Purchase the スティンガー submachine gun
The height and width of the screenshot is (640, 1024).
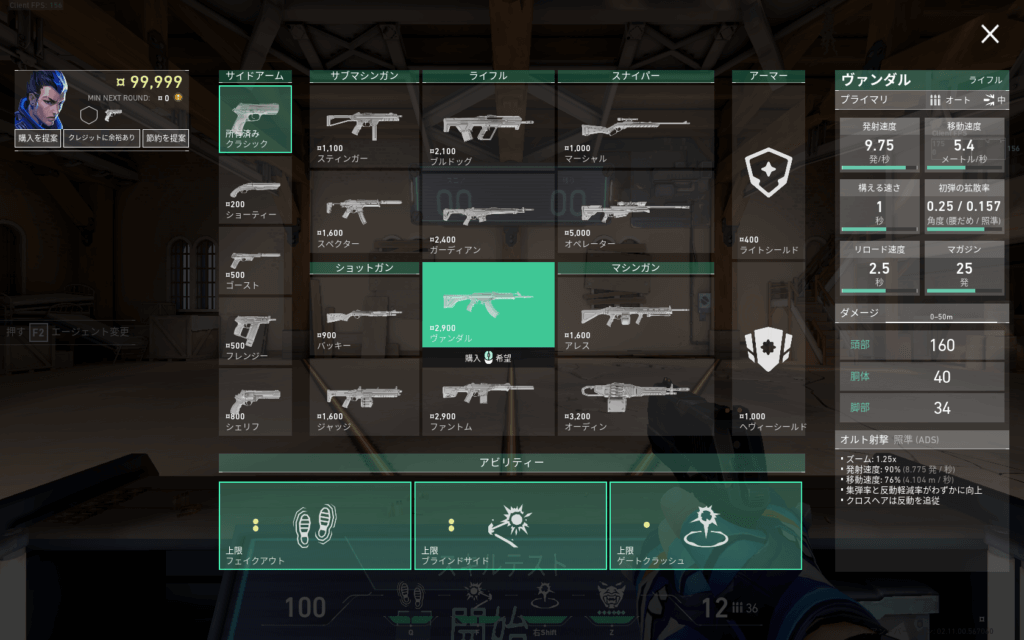364,126
